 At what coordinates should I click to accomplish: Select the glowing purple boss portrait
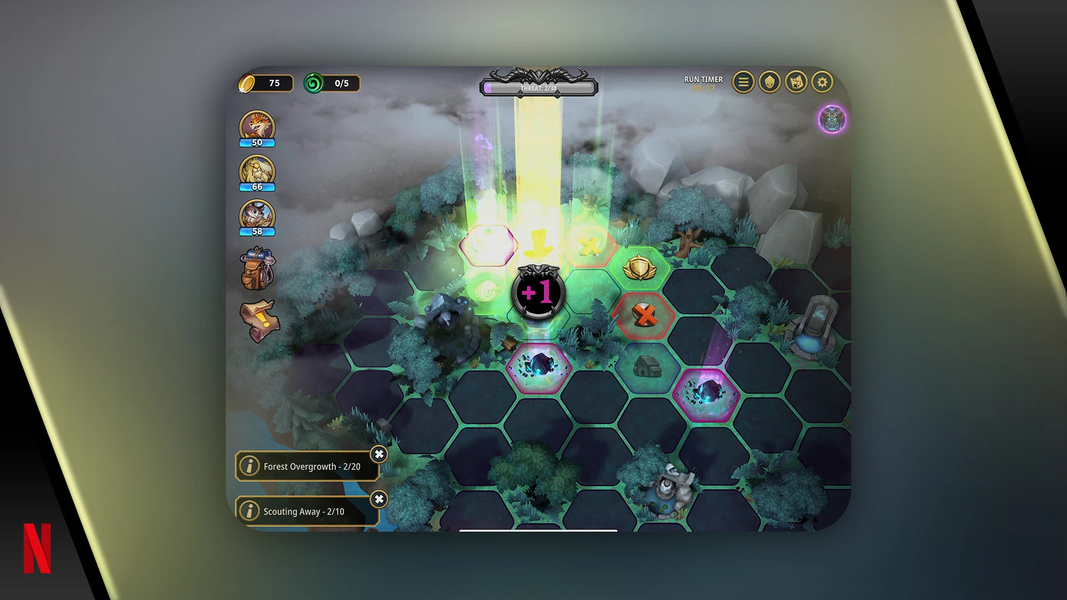832,119
